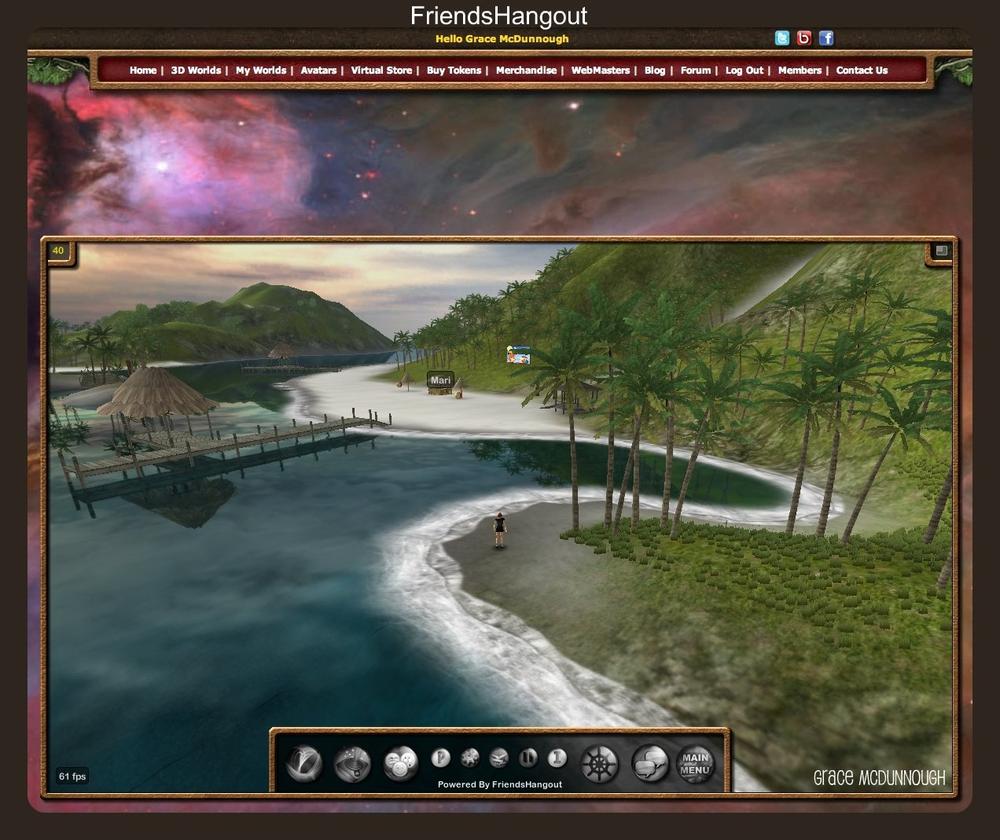This screenshot has width=1000, height=840.
Task: Click Log Out in the navigation bar
Action: pyautogui.click(x=744, y=71)
